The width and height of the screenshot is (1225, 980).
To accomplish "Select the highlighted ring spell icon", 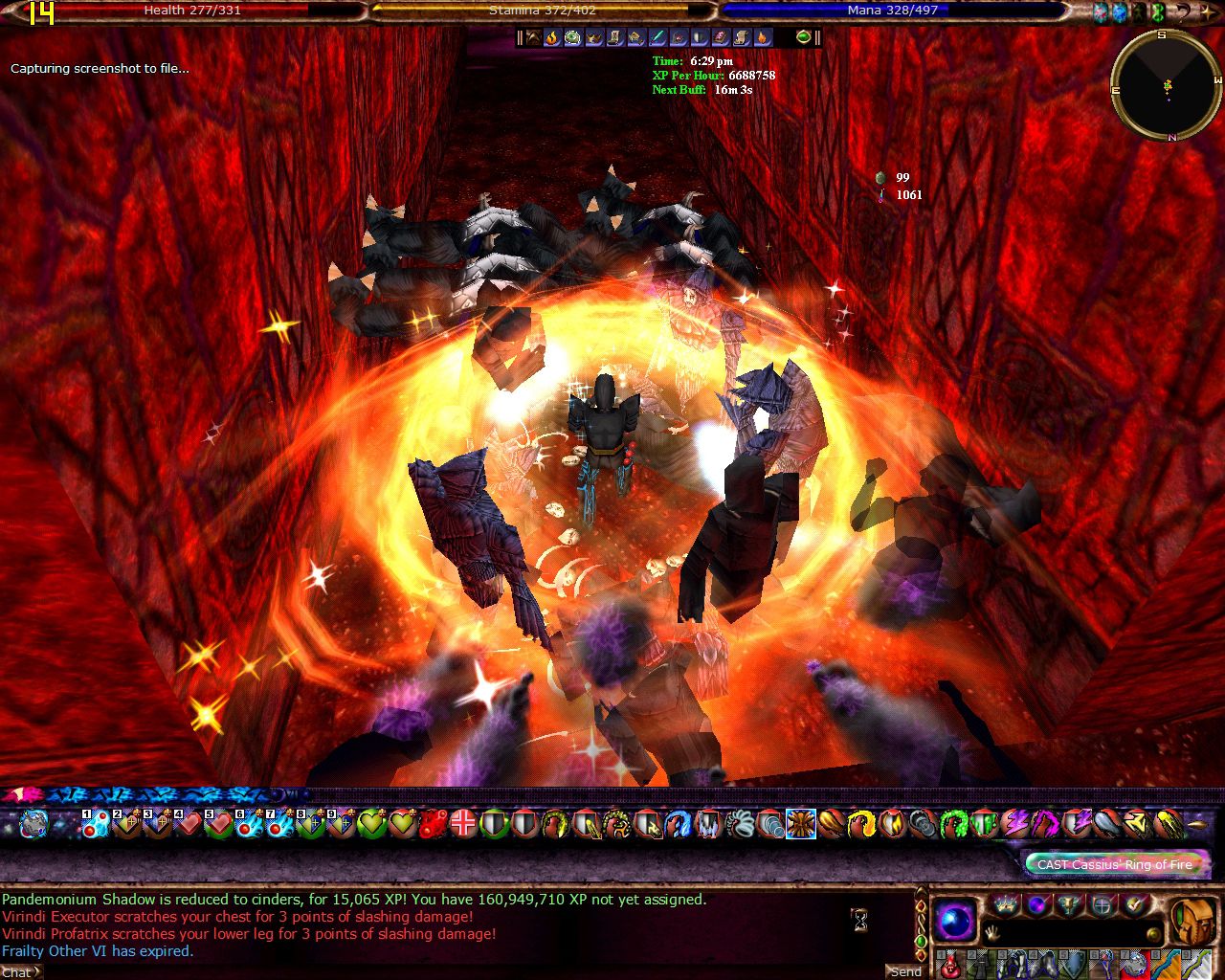I will point(800,823).
